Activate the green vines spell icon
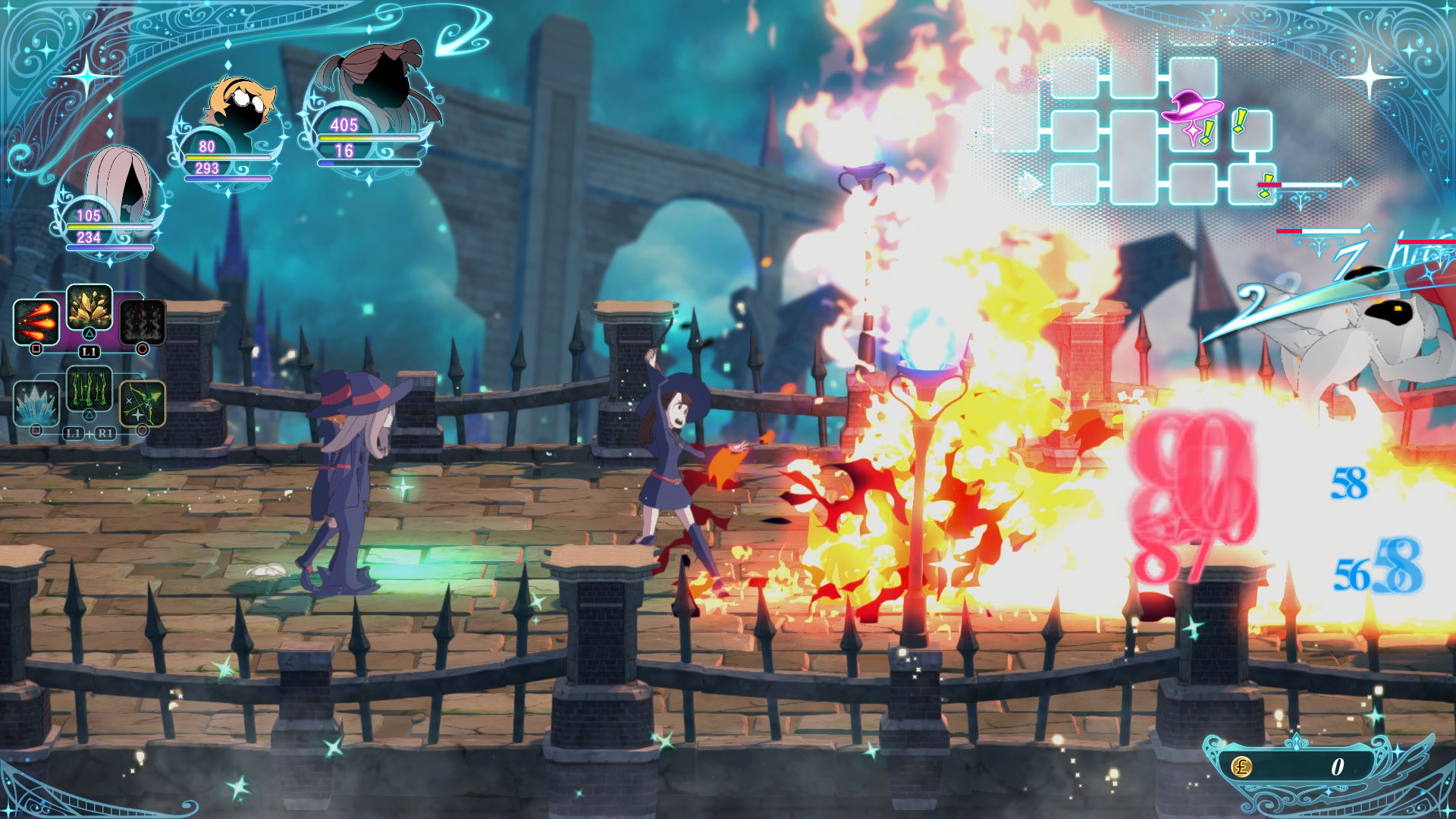Viewport: 1456px width, 819px height. [89, 388]
